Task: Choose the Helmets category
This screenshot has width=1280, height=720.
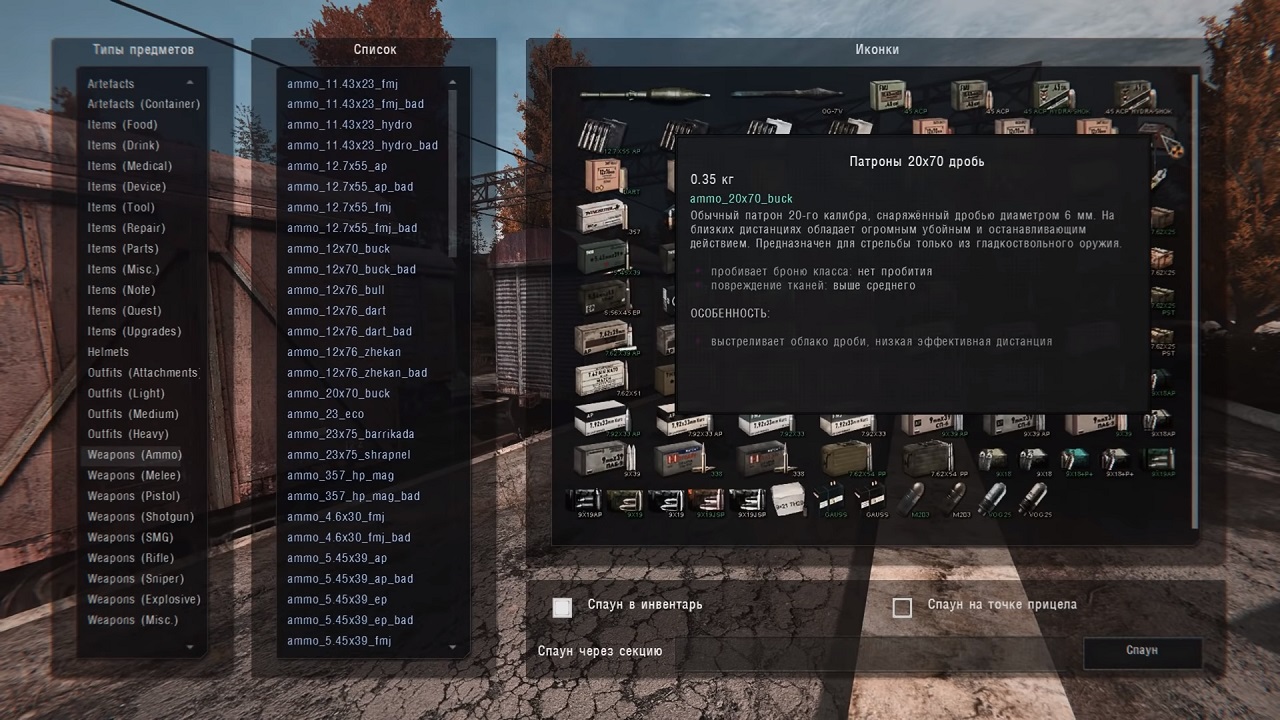Action: (x=108, y=352)
